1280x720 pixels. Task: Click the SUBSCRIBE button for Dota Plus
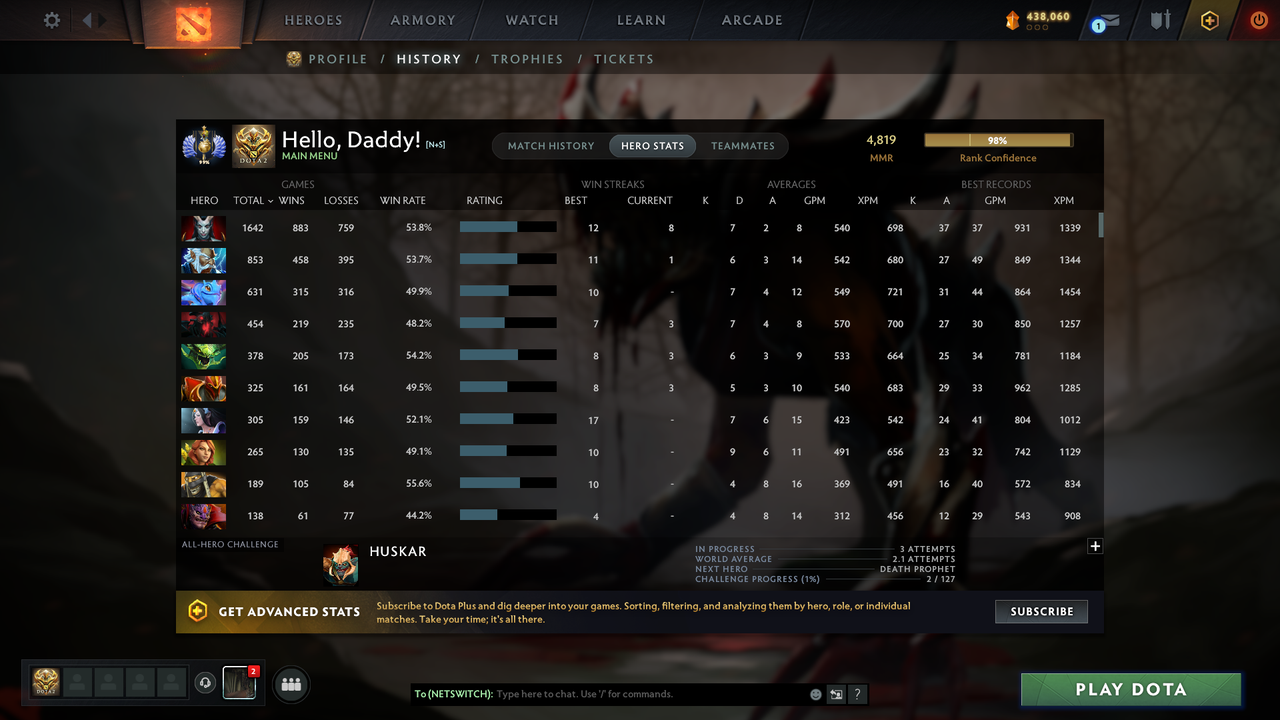pos(1041,611)
